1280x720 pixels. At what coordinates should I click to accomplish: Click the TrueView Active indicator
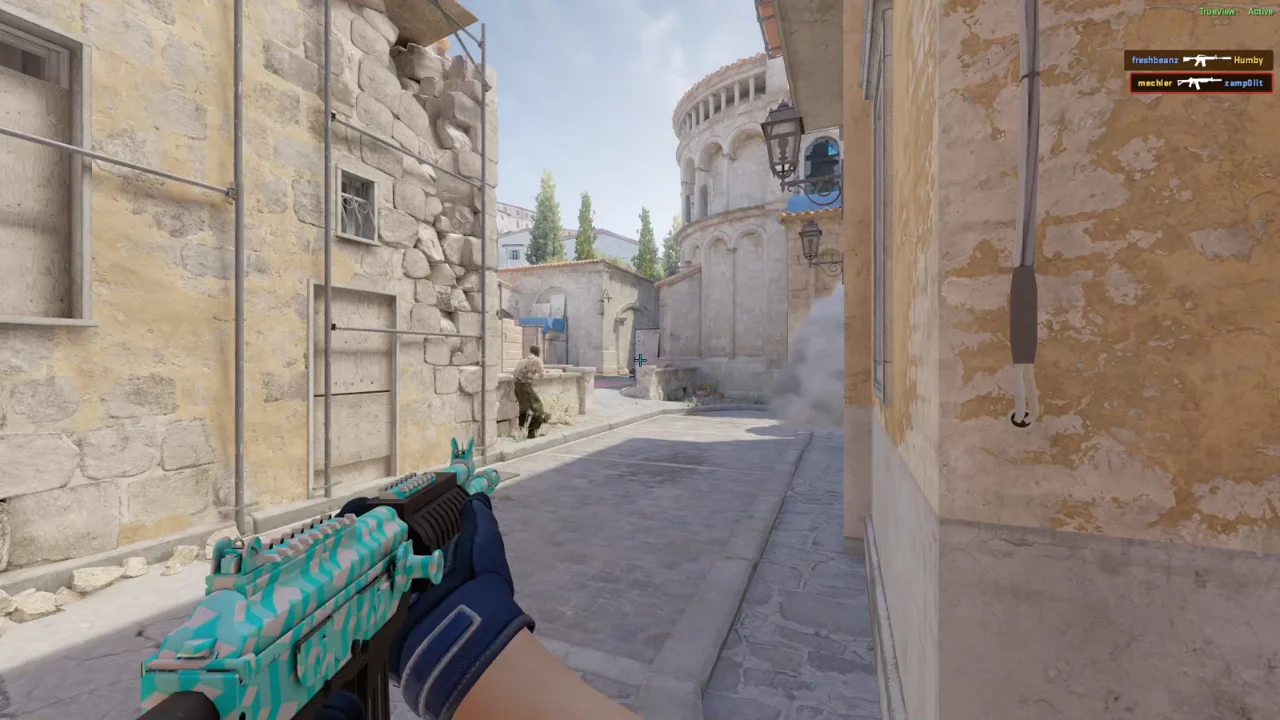(x=1236, y=11)
